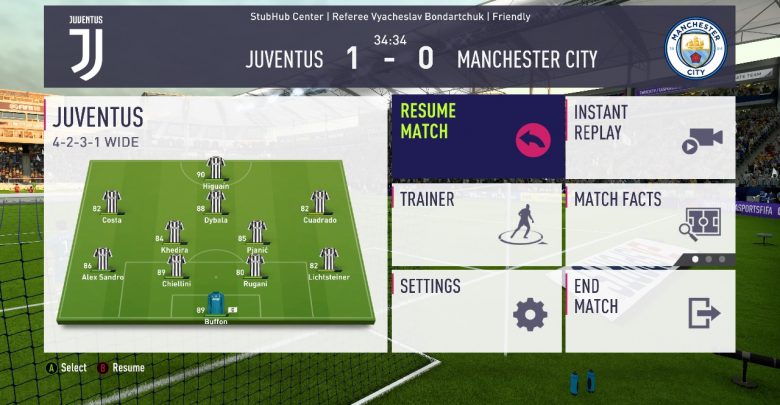Open Instant Replay

click(650, 137)
